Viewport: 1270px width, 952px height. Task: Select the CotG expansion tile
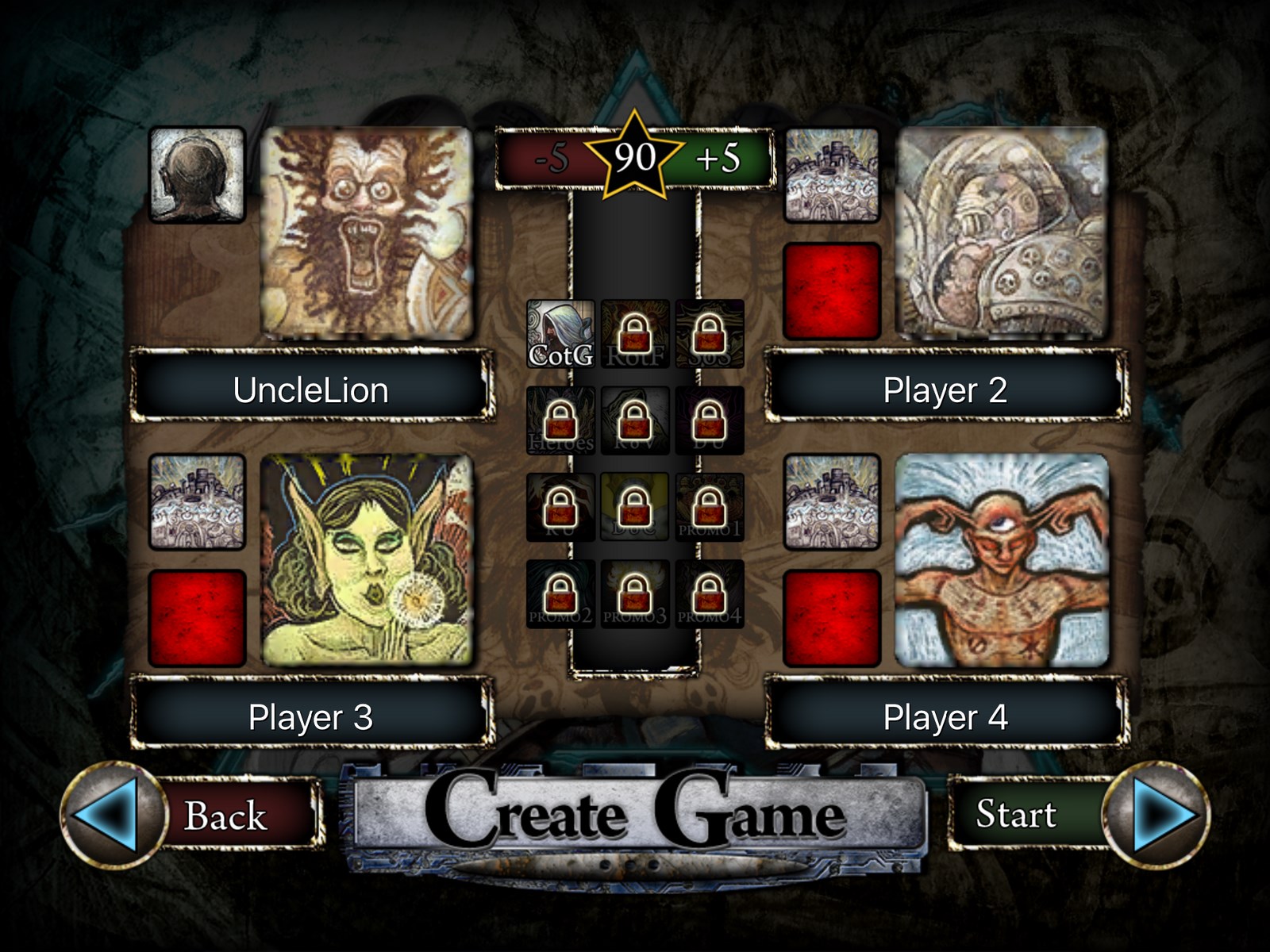(x=560, y=334)
